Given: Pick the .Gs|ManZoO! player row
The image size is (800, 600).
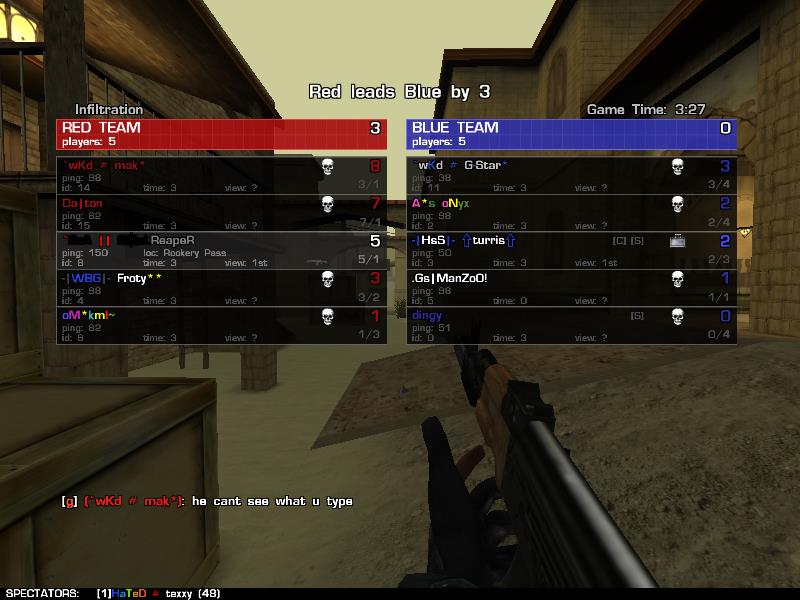Looking at the screenshot, I should (571, 287).
